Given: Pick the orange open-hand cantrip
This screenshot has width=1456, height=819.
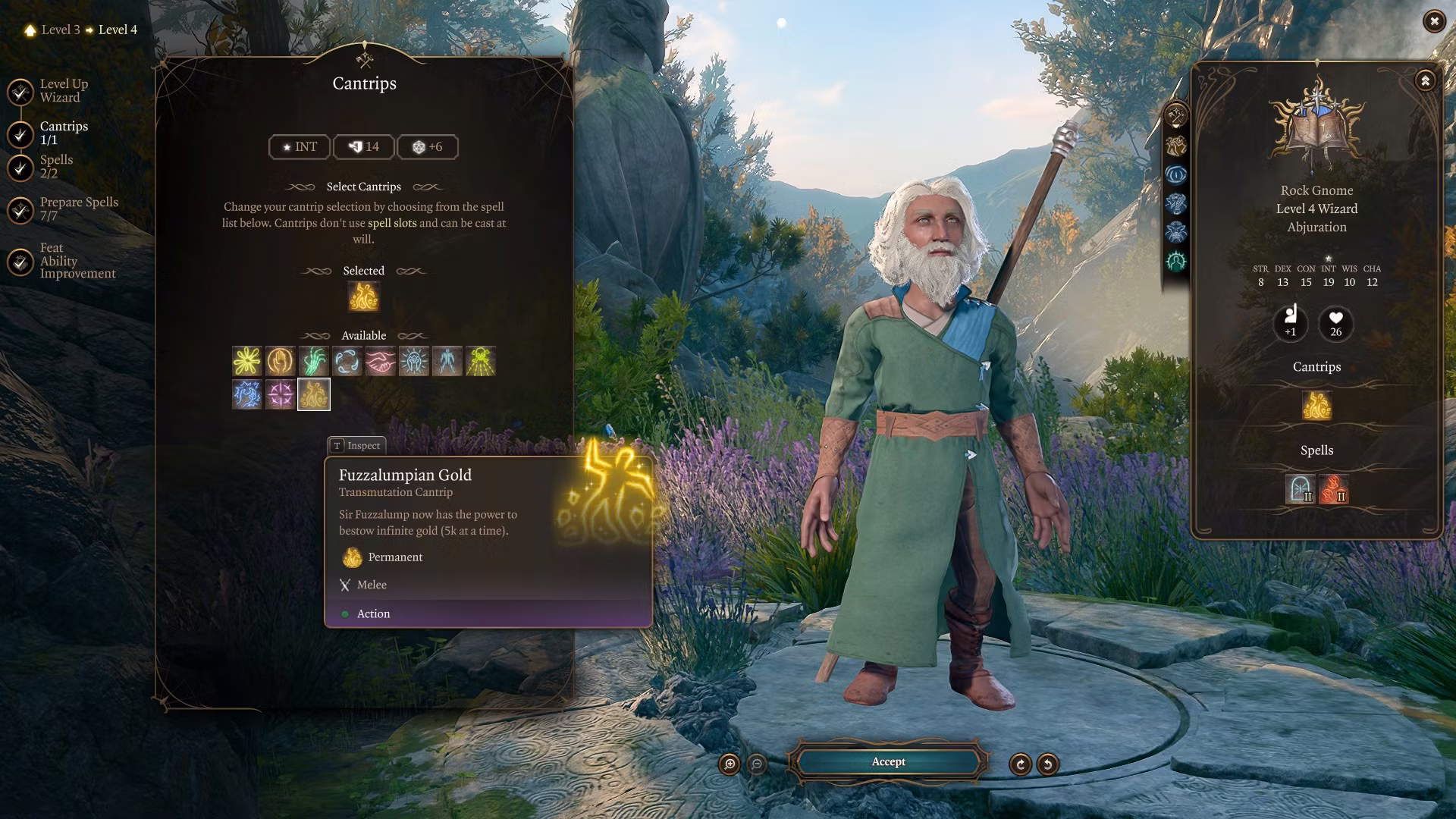Looking at the screenshot, I should click(x=280, y=362).
